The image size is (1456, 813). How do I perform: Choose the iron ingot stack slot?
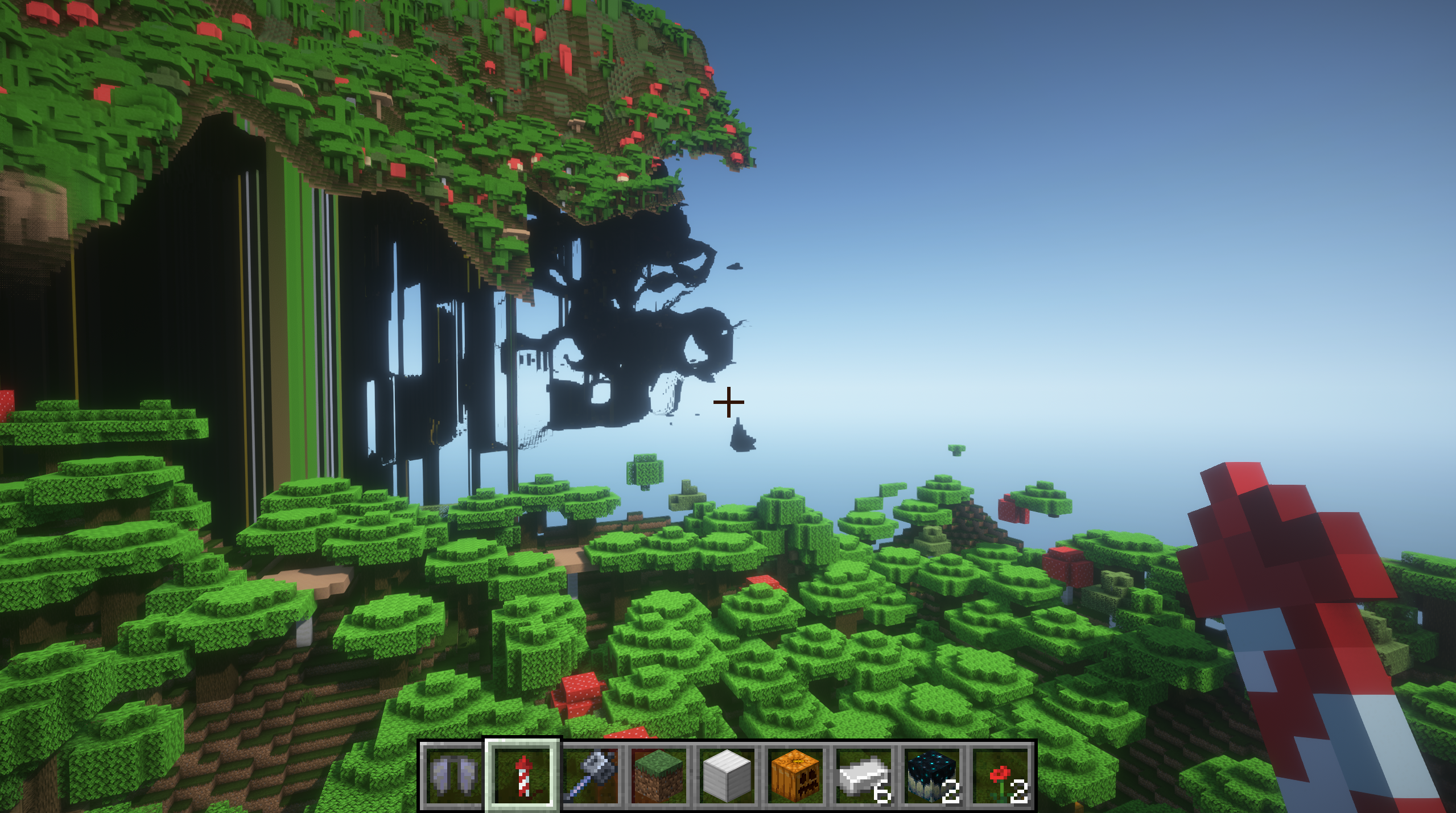[863, 775]
